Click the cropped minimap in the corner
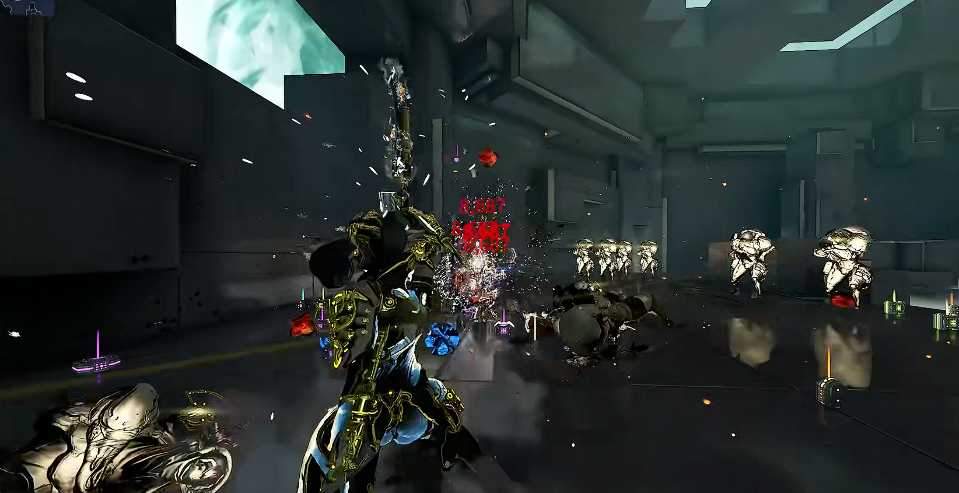 point(27,6)
